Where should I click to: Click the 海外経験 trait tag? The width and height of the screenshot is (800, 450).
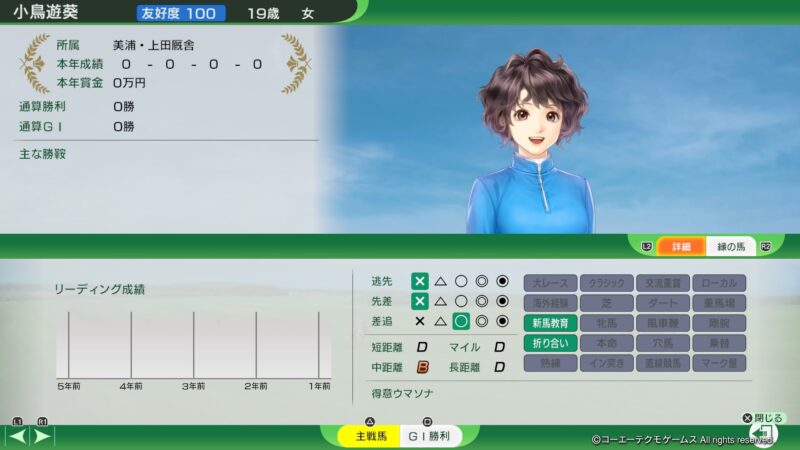pyautogui.click(x=550, y=302)
